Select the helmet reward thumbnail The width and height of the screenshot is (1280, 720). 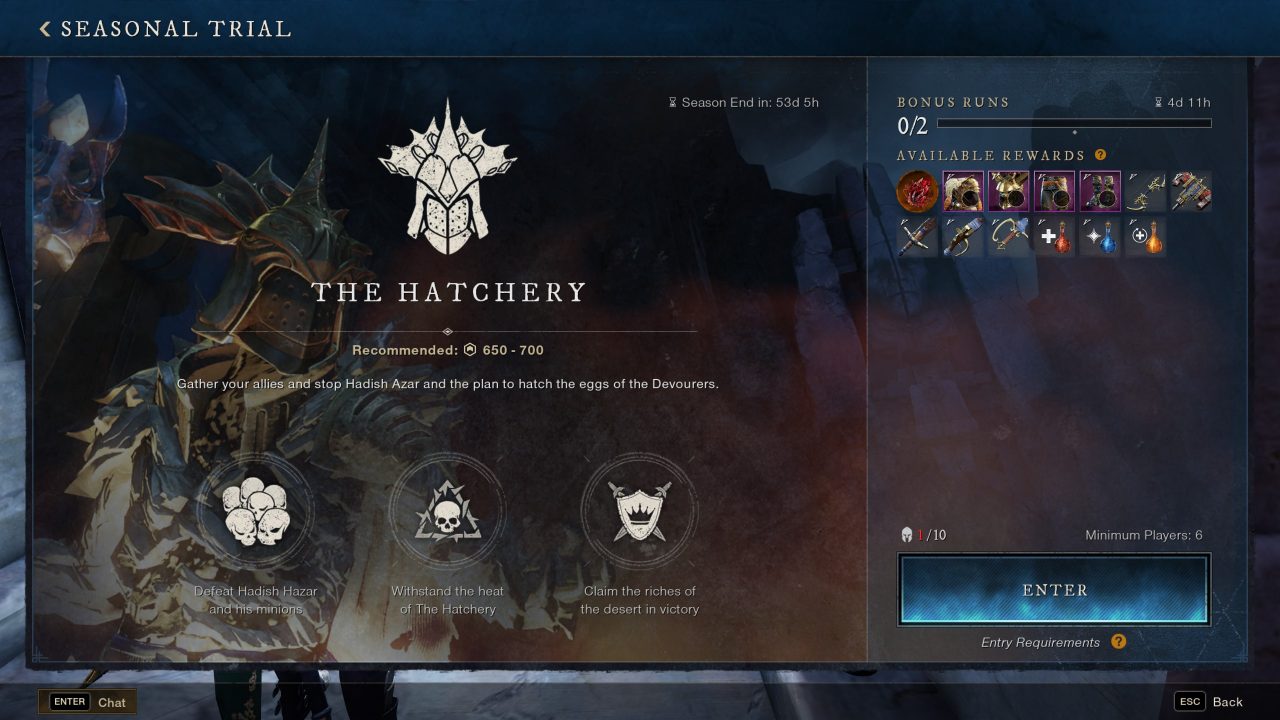coord(961,191)
